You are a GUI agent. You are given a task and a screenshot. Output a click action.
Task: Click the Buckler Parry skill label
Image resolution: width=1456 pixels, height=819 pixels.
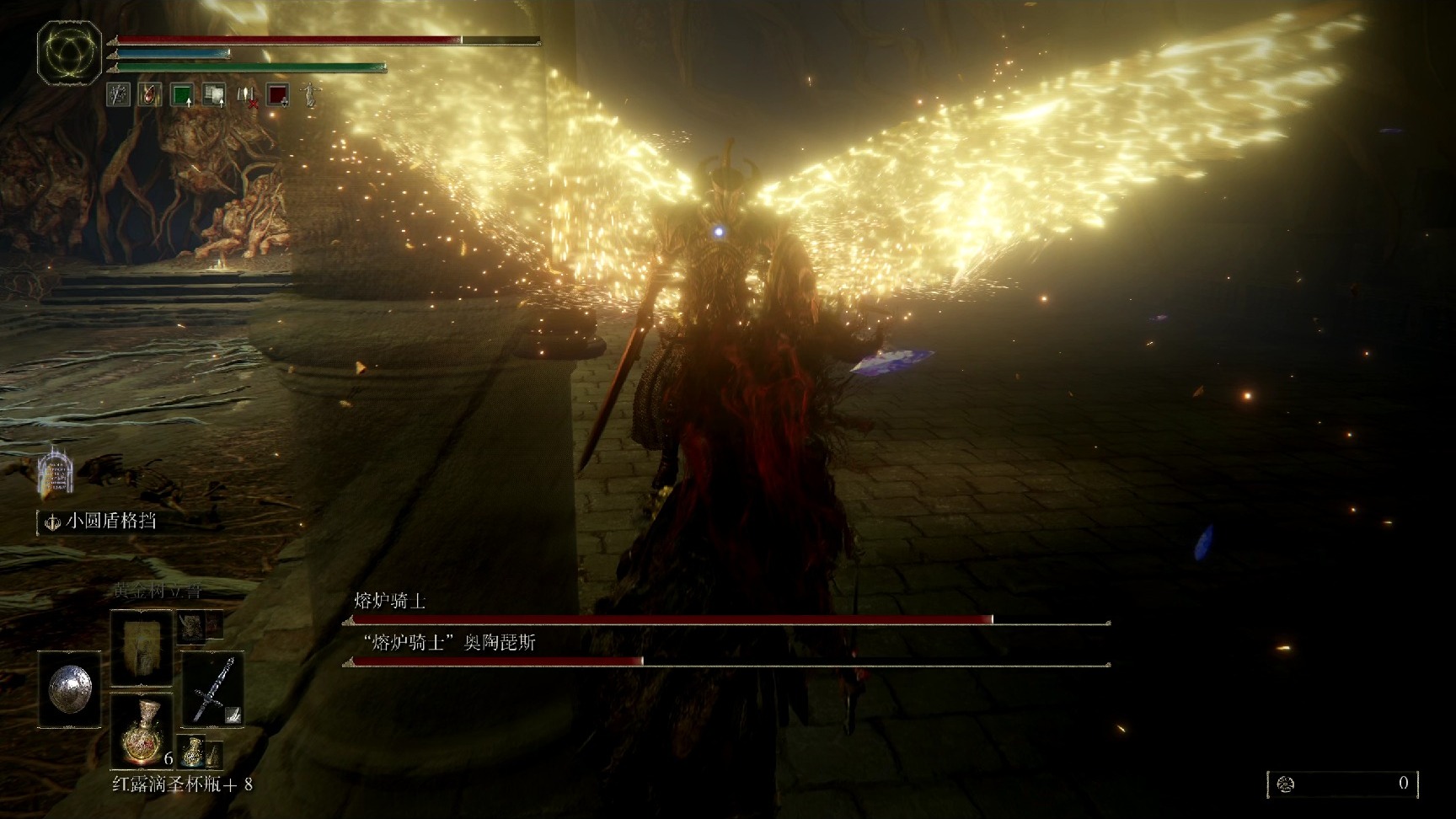pyautogui.click(x=110, y=521)
